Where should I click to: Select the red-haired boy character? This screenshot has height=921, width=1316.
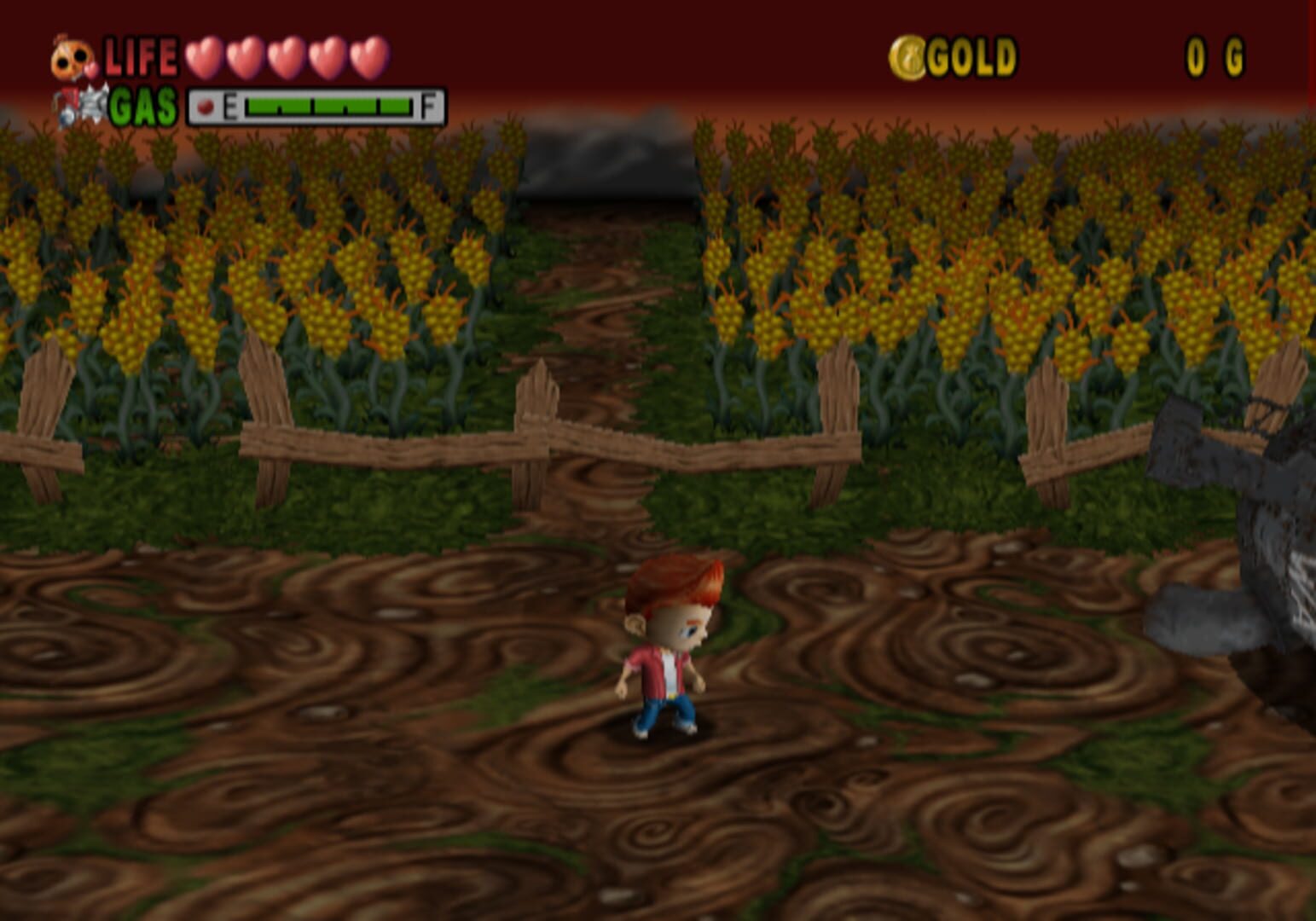[x=661, y=652]
